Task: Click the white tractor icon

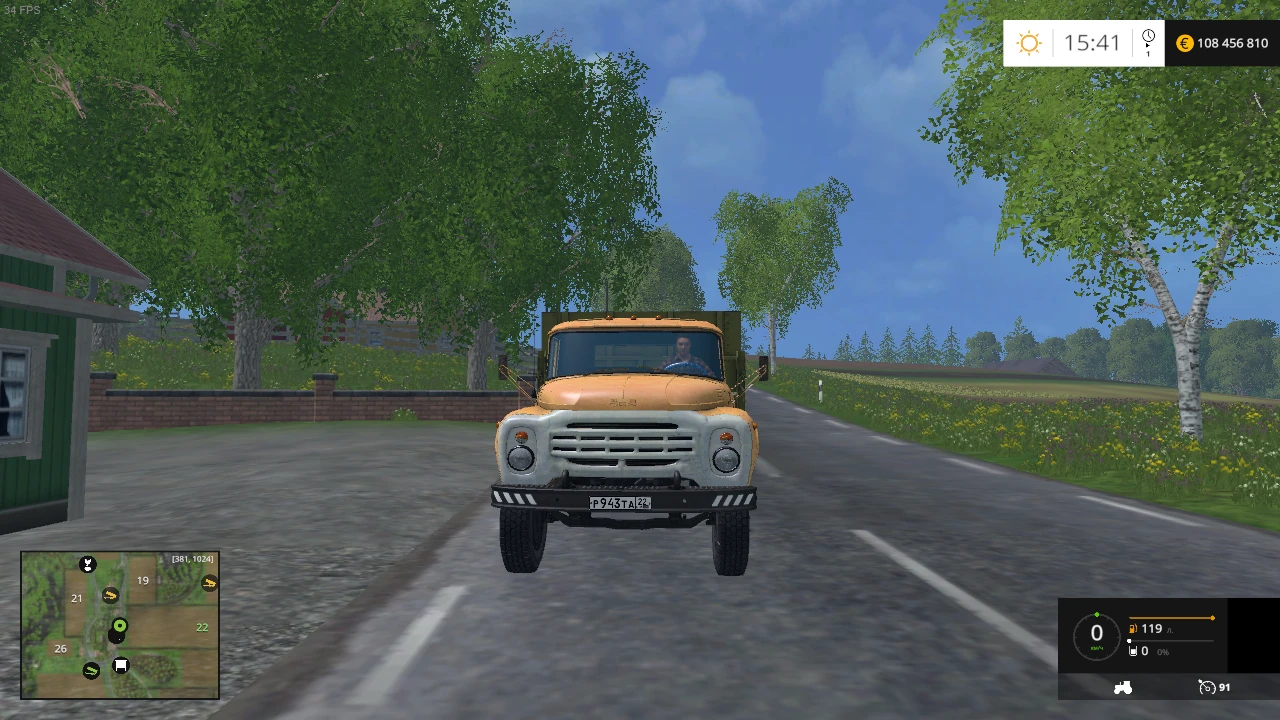Action: click(1123, 688)
